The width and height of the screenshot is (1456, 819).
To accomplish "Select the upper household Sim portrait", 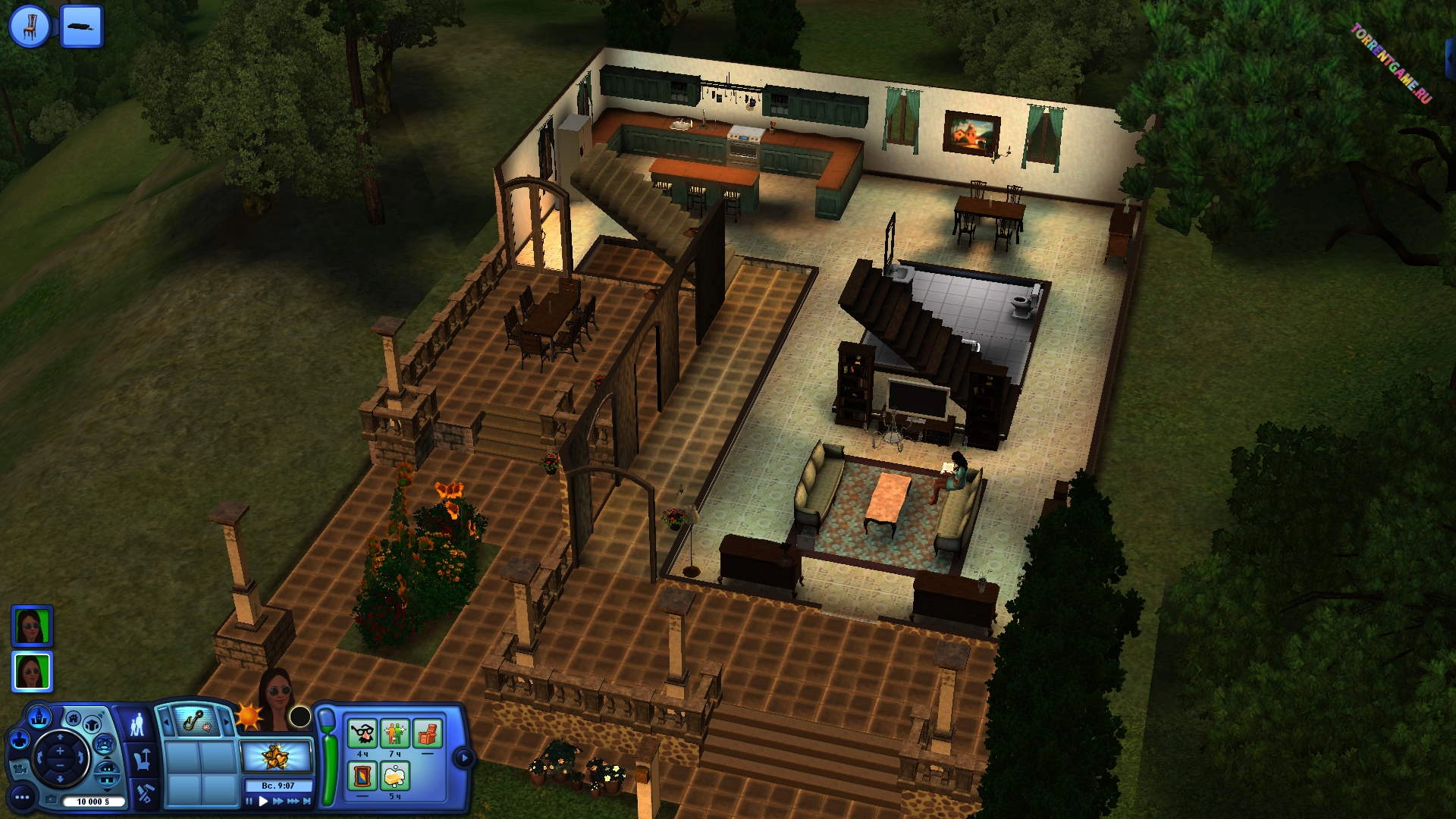I will pos(32,625).
